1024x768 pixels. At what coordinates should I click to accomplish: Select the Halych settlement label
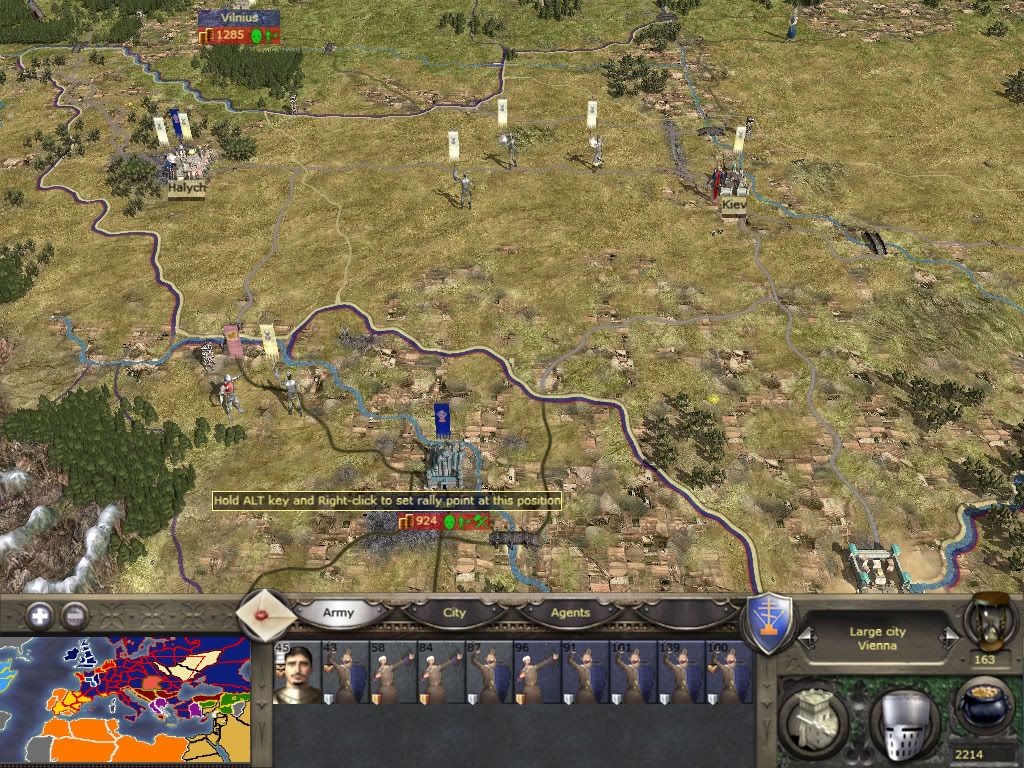pyautogui.click(x=186, y=187)
